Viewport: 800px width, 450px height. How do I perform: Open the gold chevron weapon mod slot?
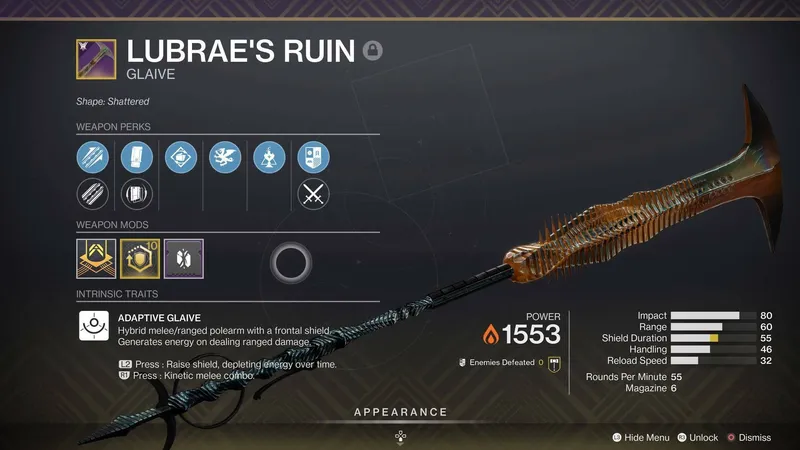94,258
